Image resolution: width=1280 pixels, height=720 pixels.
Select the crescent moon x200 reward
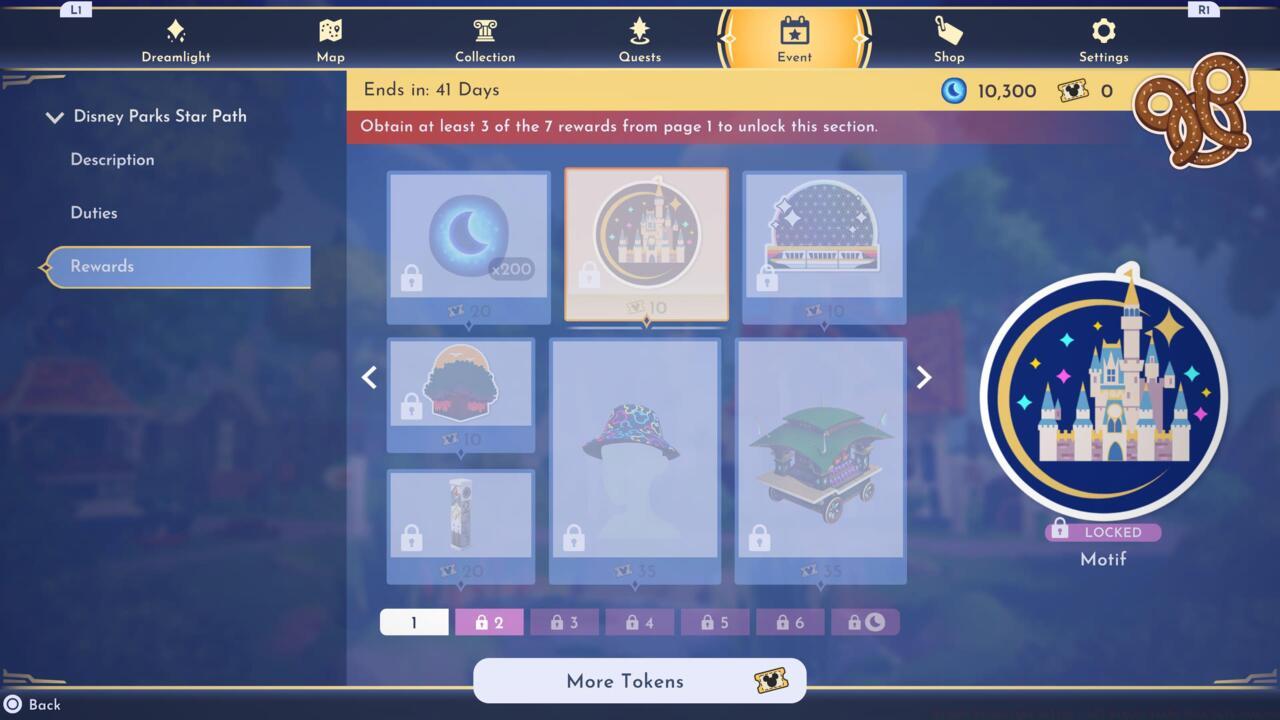point(468,240)
